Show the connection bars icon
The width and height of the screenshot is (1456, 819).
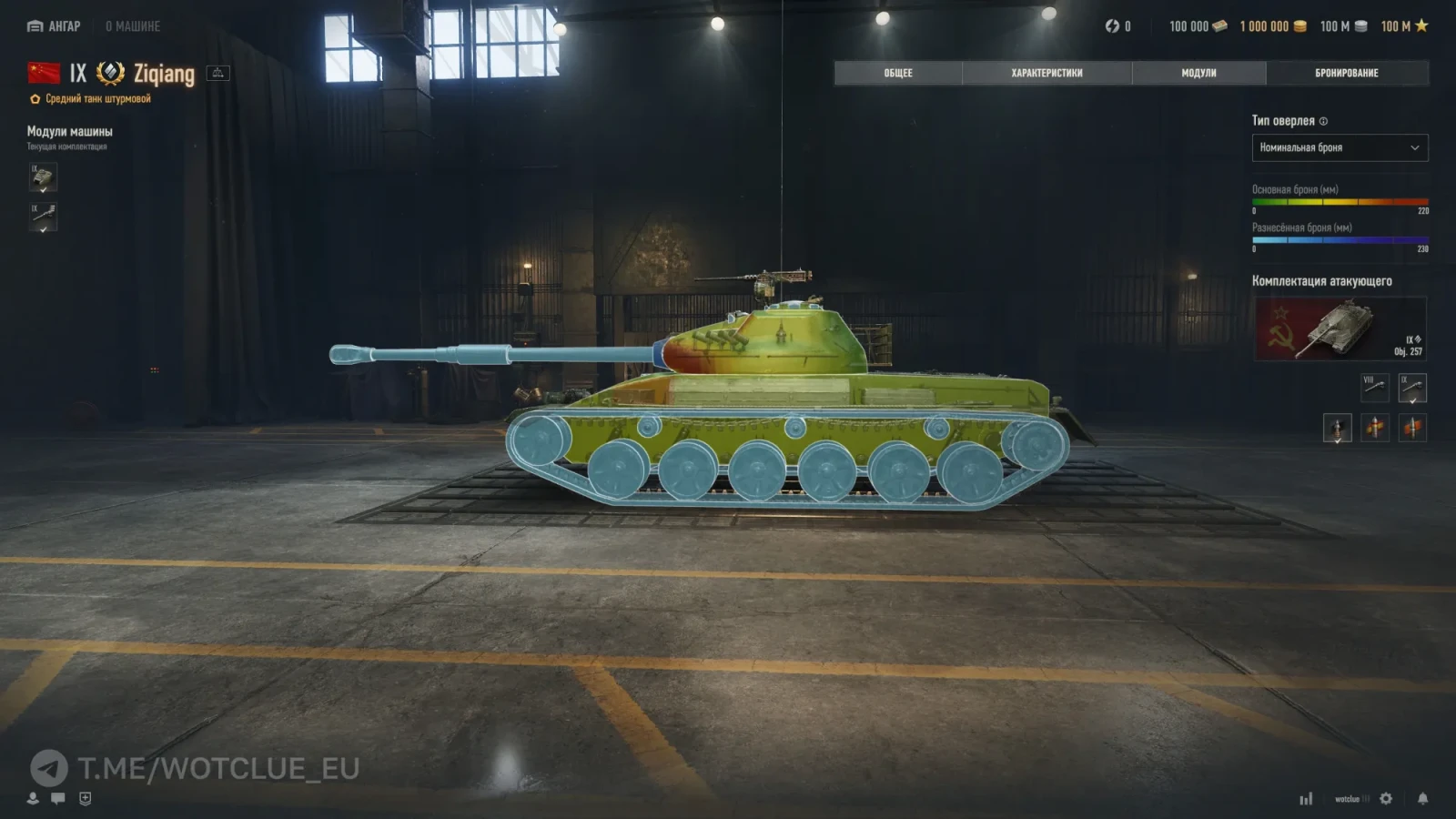point(1306,798)
